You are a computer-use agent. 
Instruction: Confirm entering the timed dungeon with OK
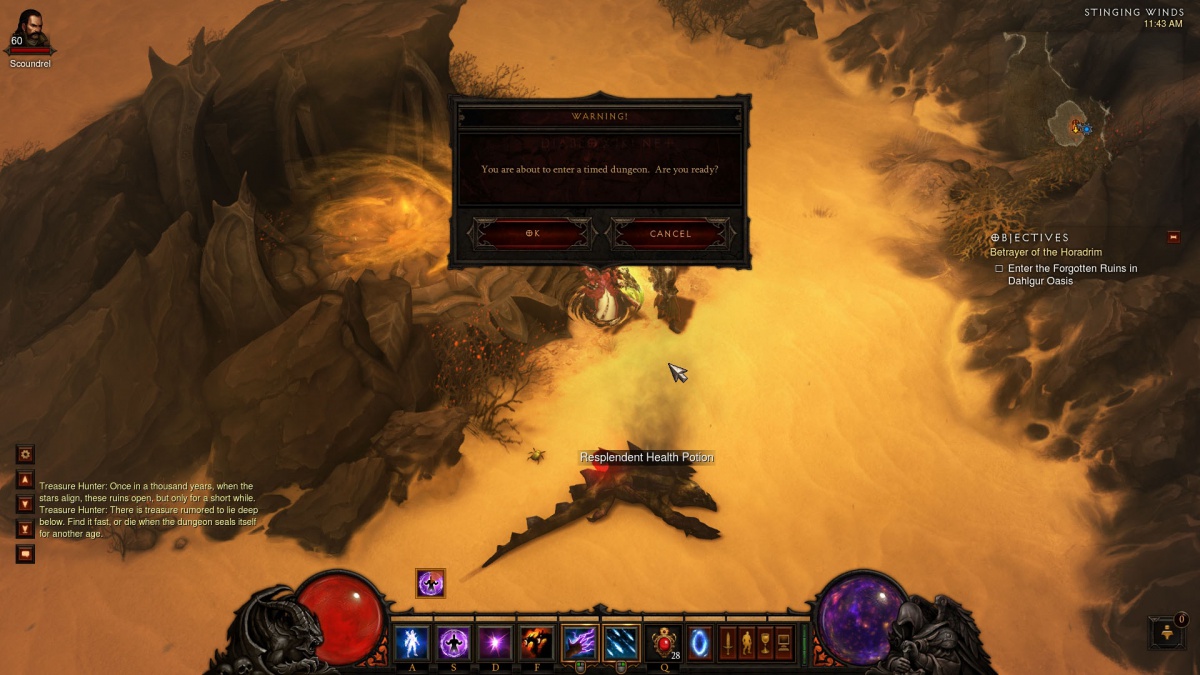click(532, 234)
